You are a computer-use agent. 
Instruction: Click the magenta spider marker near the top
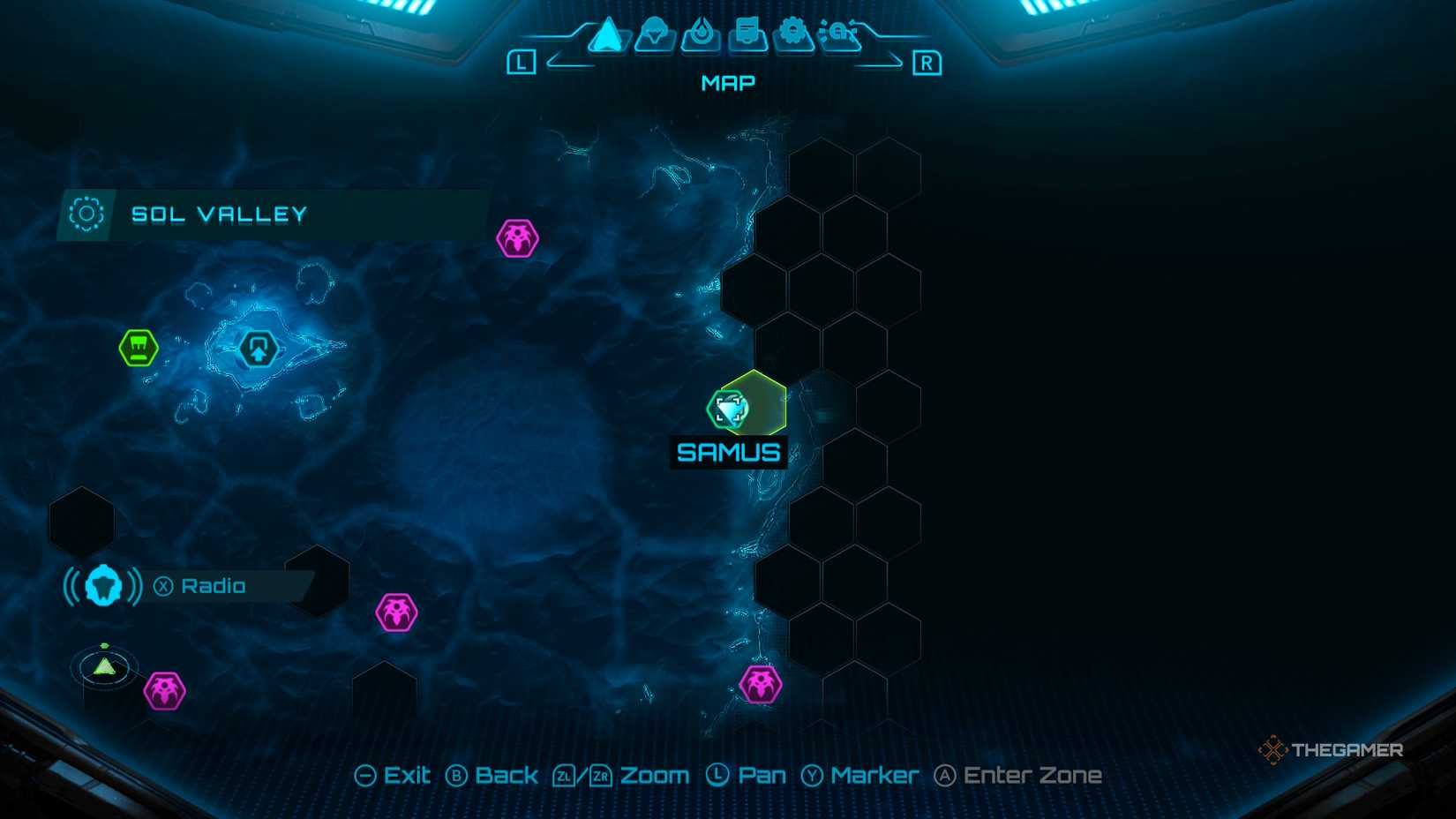pyautogui.click(x=515, y=238)
